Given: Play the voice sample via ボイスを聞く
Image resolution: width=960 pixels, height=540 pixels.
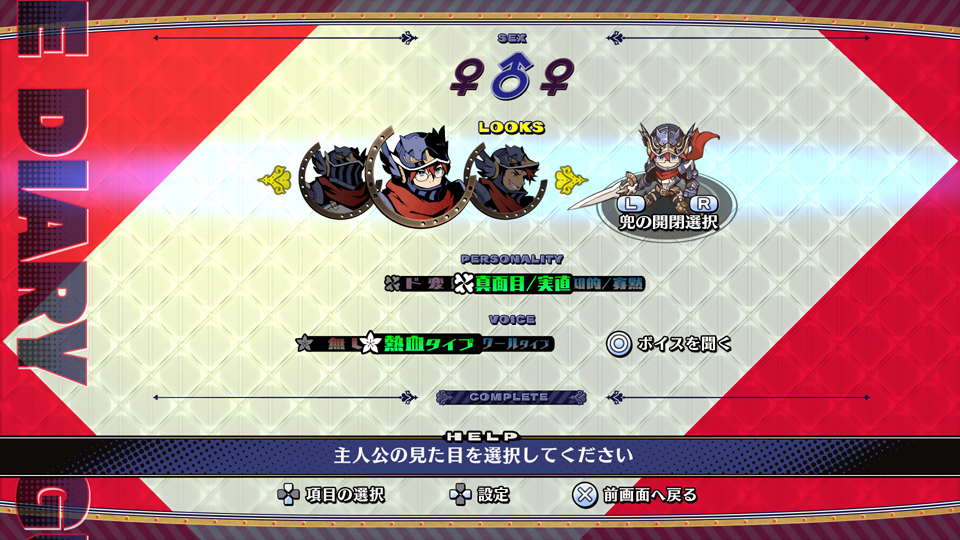Looking at the screenshot, I should click(669, 344).
